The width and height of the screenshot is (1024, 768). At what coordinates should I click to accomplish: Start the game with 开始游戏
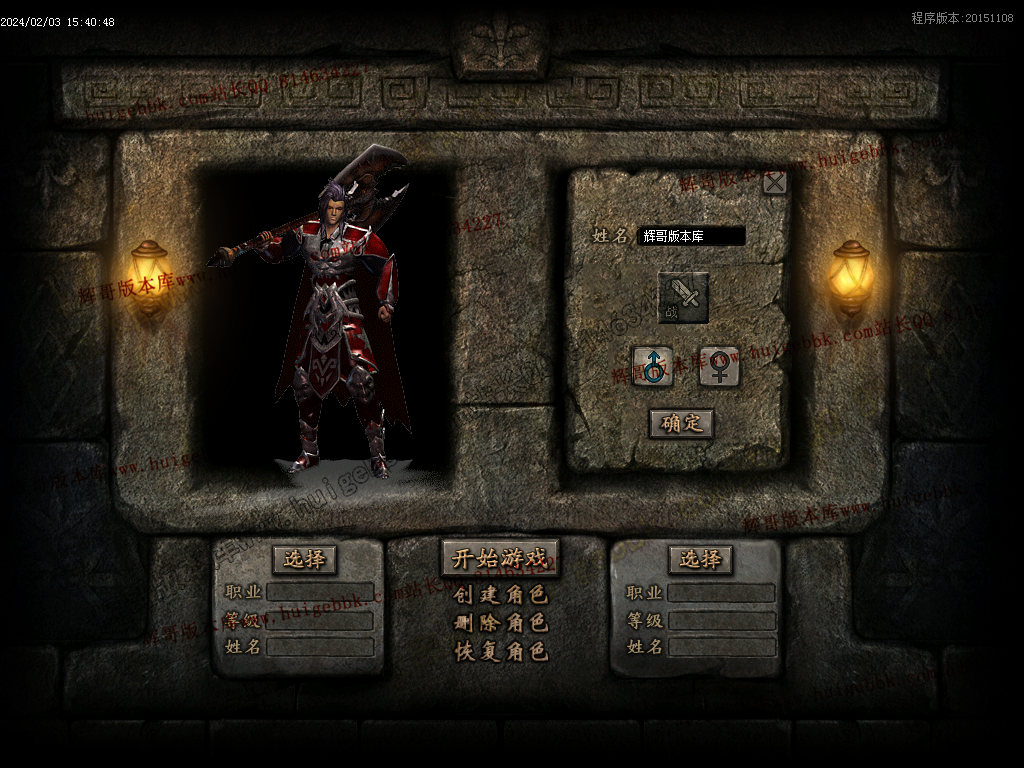pos(500,558)
